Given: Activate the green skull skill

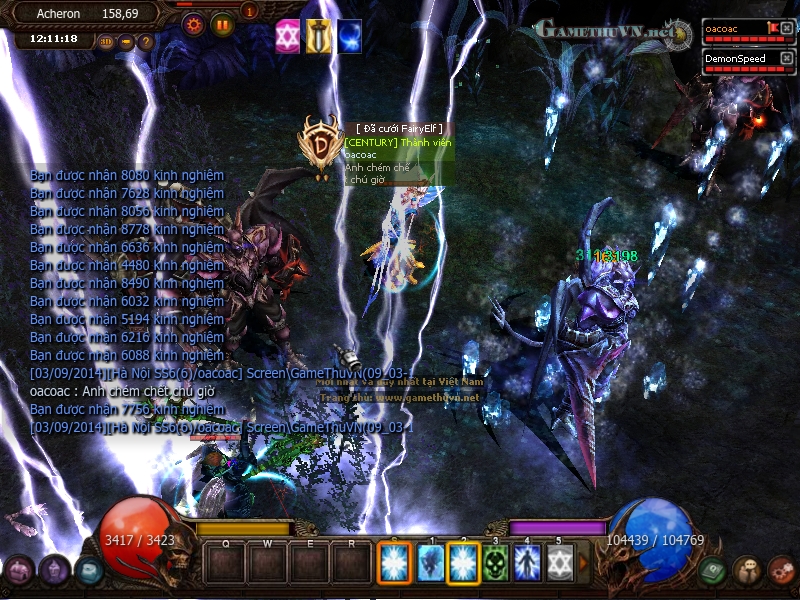Looking at the screenshot, I should pos(496,563).
